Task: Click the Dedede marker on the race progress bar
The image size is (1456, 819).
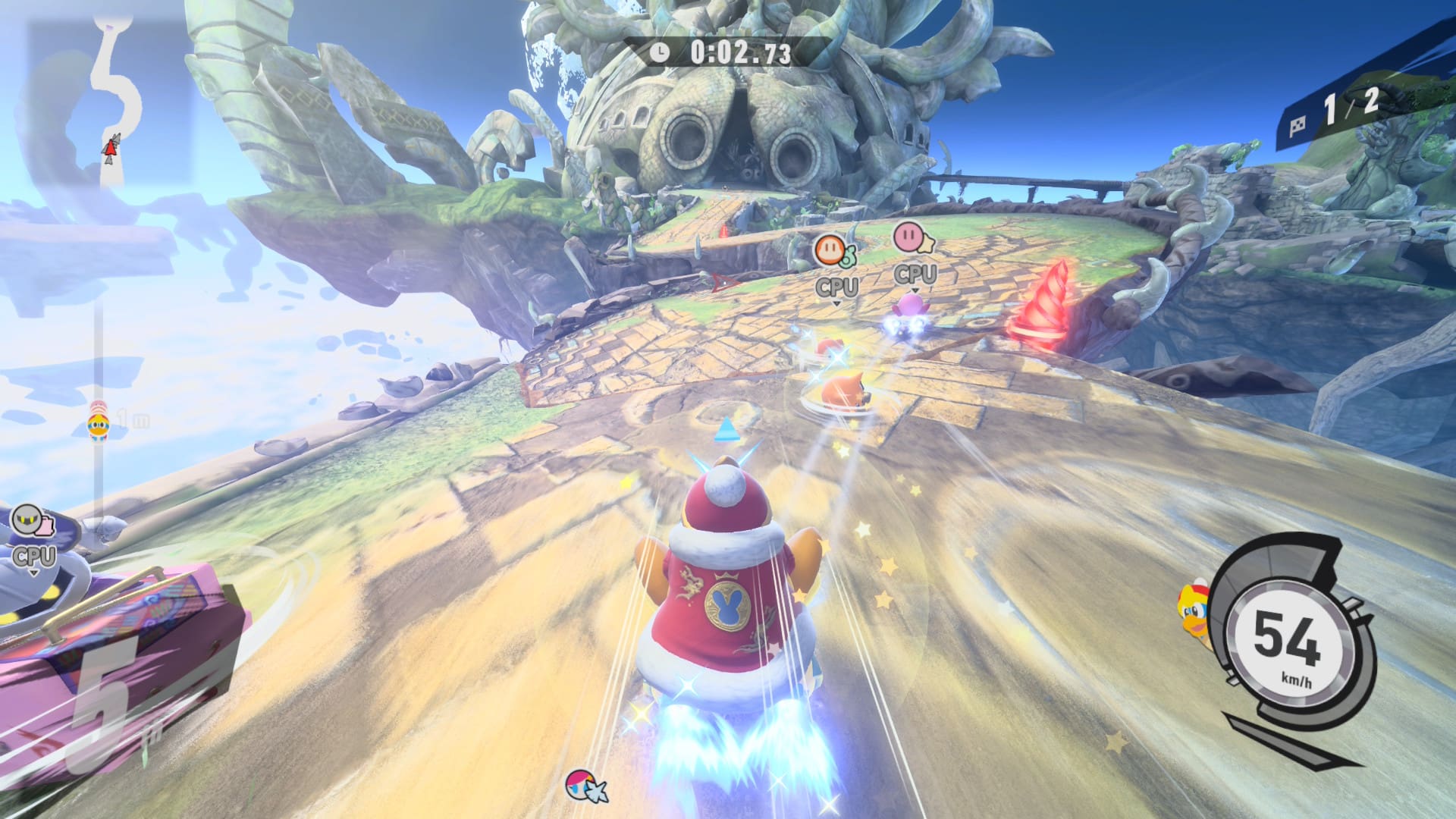Action: click(x=99, y=425)
